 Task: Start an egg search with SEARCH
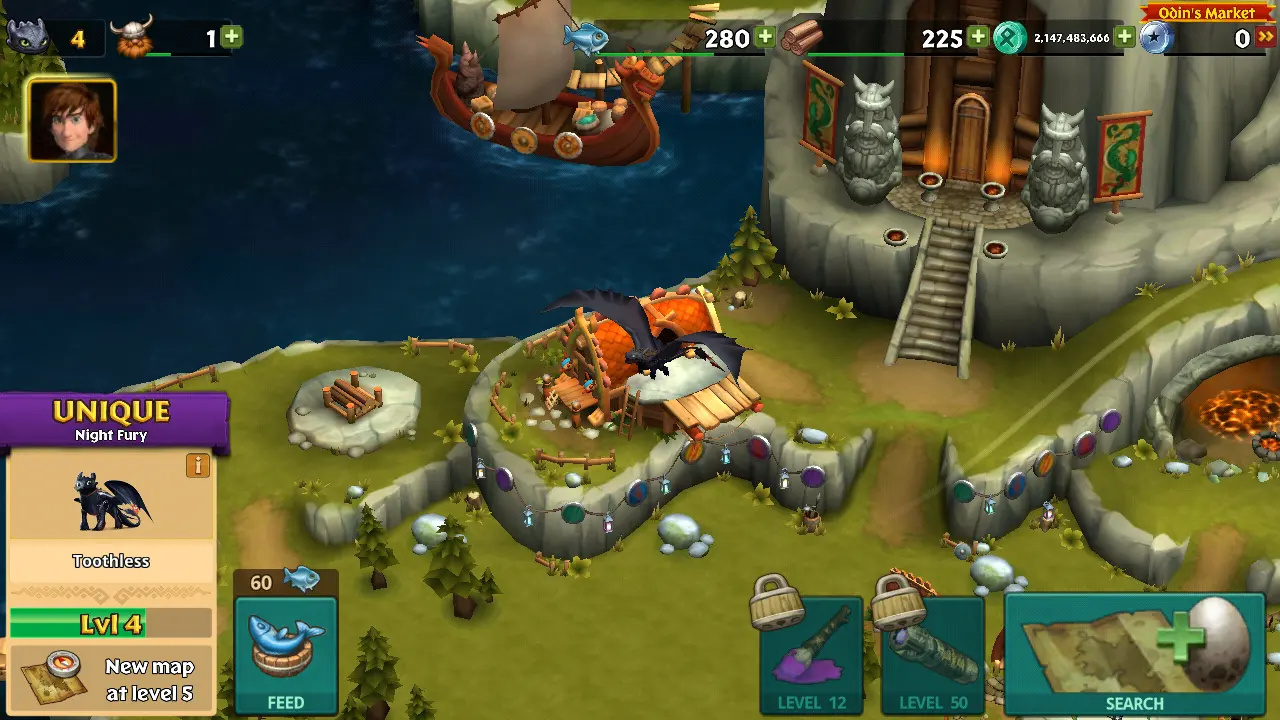(1134, 655)
